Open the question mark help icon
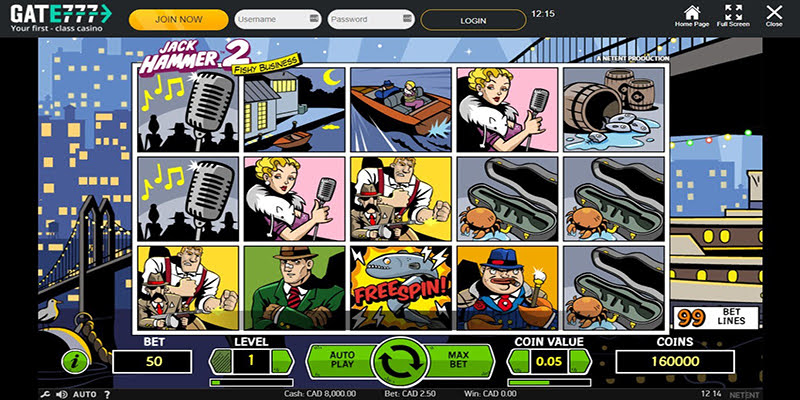 (x=107, y=394)
